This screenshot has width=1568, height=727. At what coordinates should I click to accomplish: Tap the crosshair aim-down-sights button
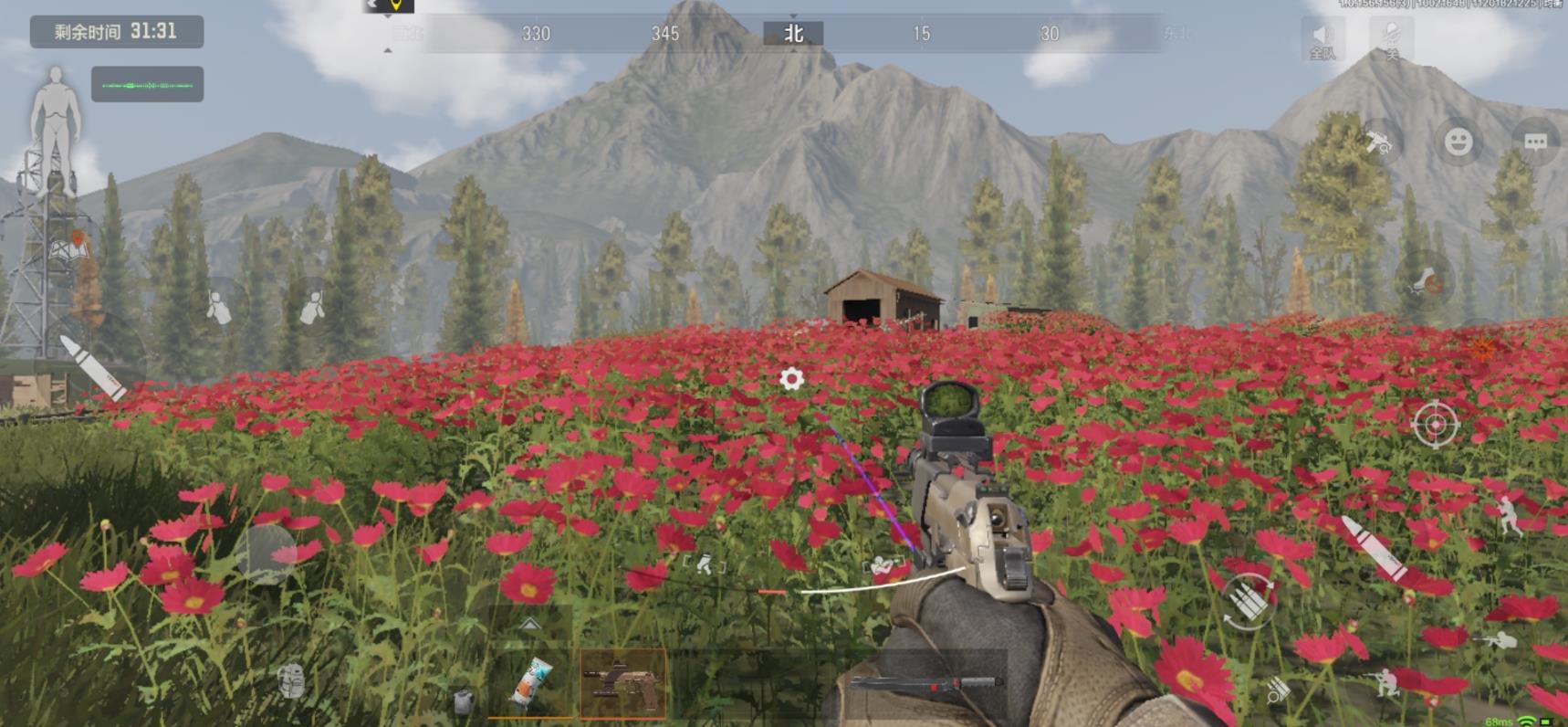1435,425
